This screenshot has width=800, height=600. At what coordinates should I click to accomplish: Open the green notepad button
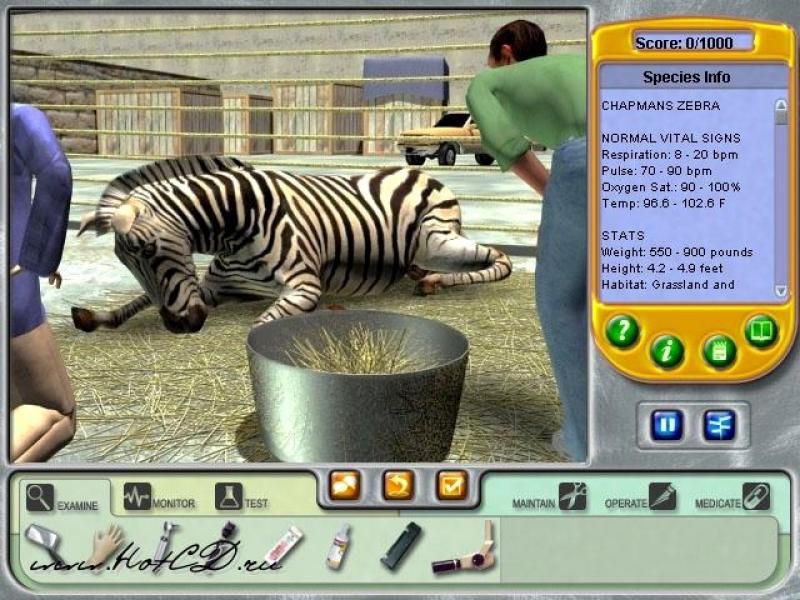[719, 350]
